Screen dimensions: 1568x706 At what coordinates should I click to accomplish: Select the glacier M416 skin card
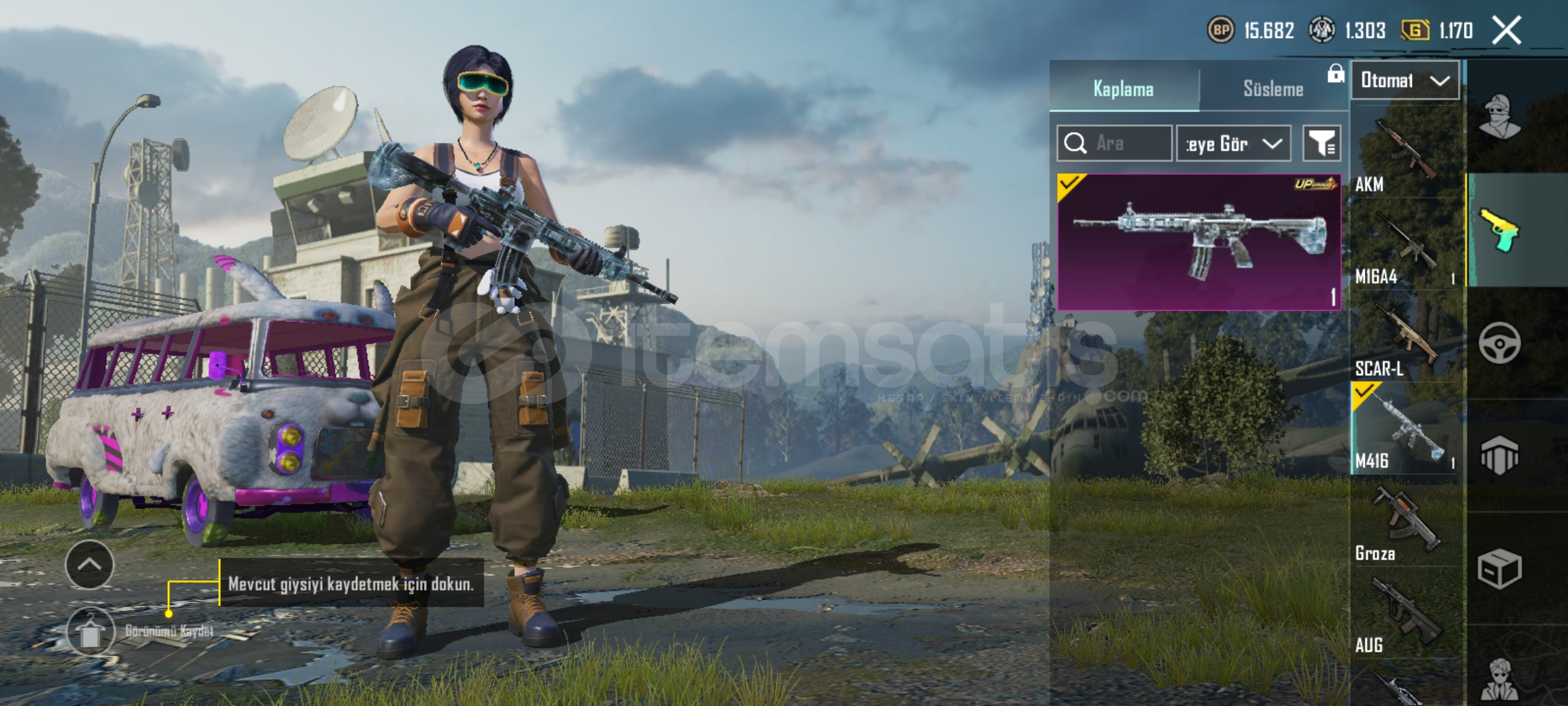click(1198, 242)
